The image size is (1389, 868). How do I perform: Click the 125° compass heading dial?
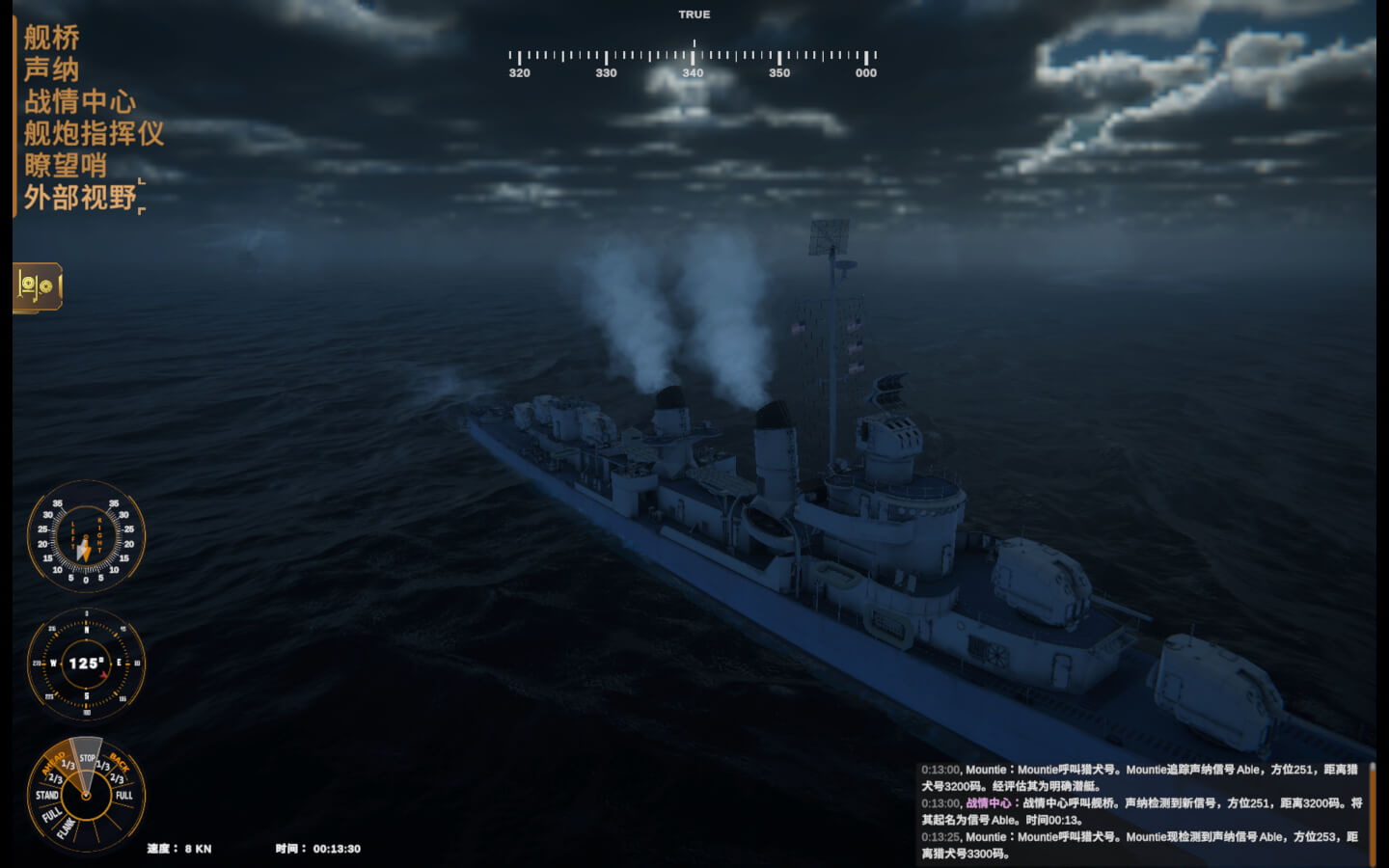[86, 664]
